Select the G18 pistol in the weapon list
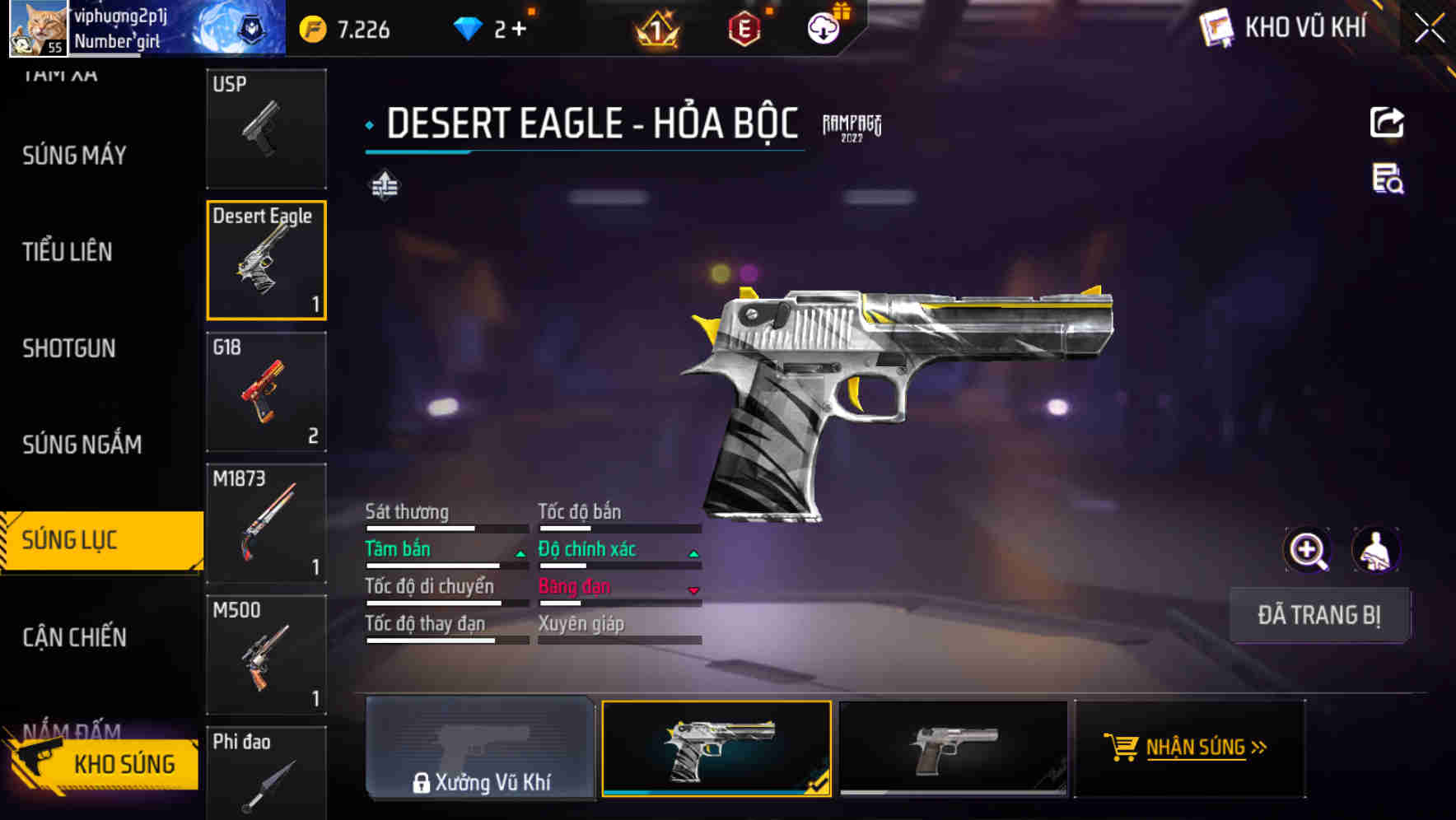 266,393
